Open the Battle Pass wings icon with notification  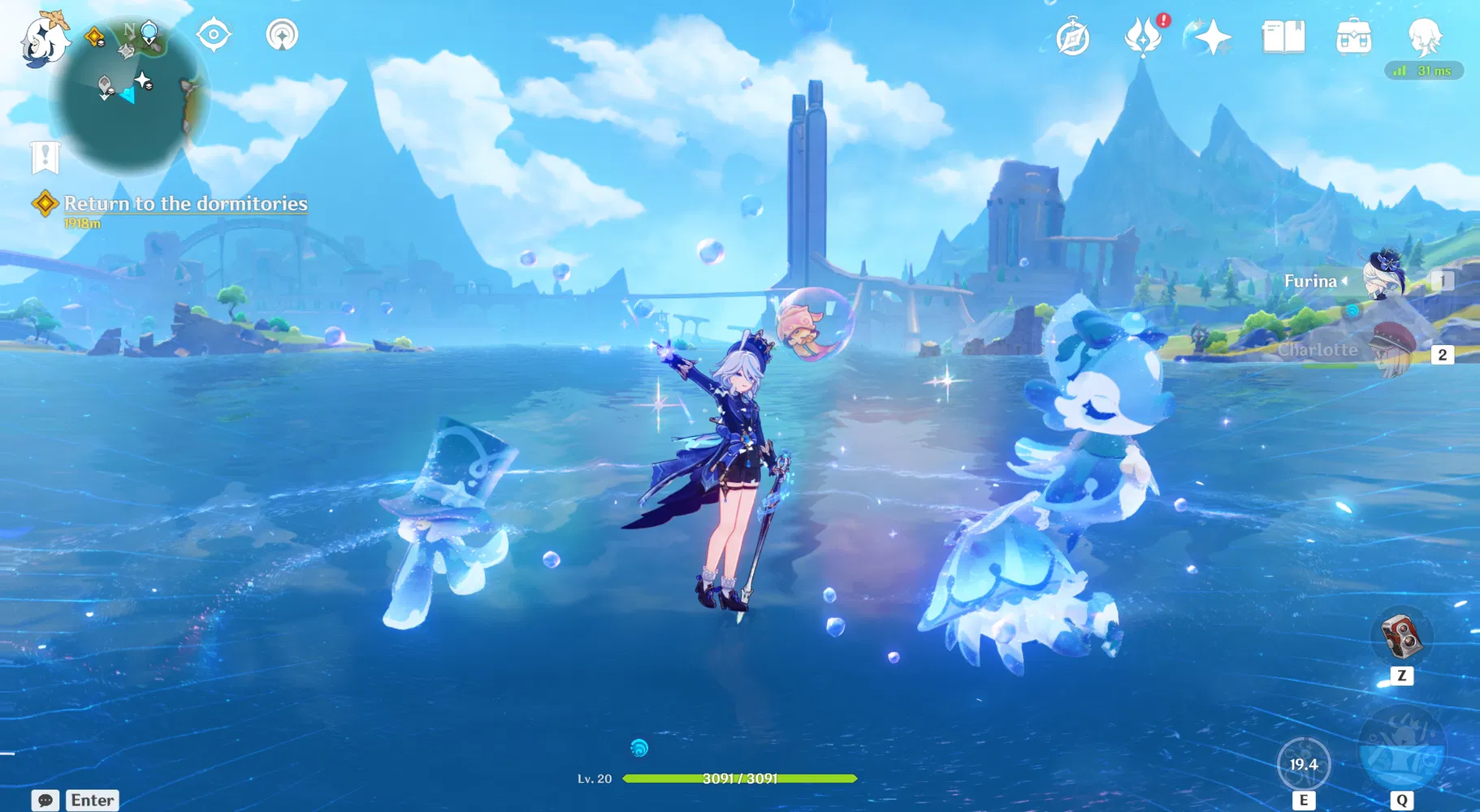coord(1140,36)
